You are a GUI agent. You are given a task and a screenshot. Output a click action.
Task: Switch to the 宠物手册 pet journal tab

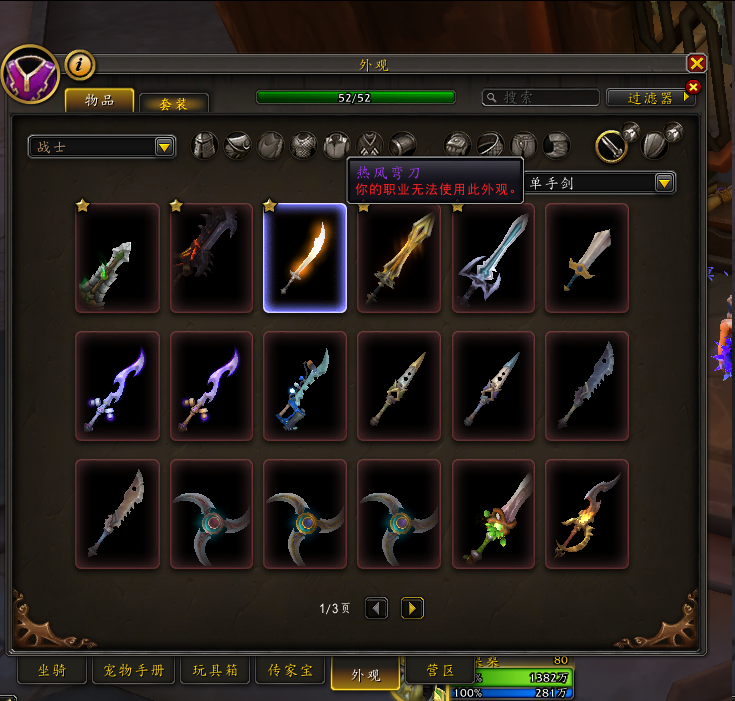(x=134, y=671)
